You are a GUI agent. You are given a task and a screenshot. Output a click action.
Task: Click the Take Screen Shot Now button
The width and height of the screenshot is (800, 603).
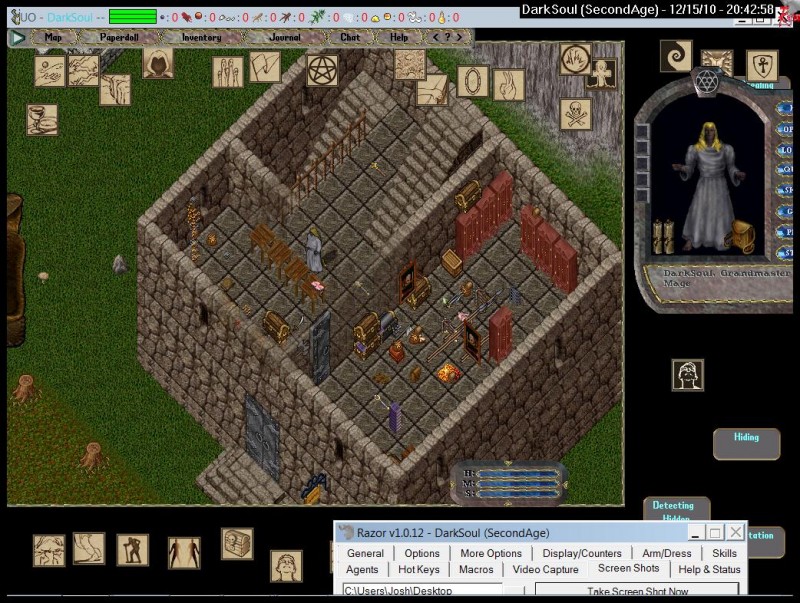tap(637, 592)
